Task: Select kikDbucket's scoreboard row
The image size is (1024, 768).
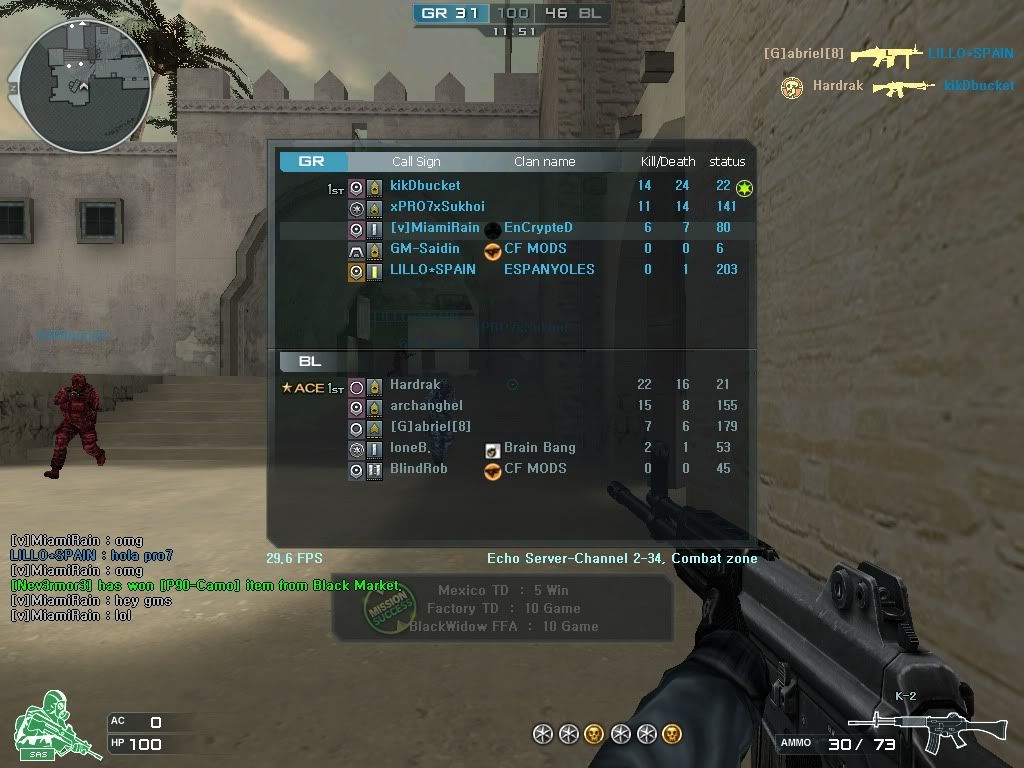Action: (425, 186)
